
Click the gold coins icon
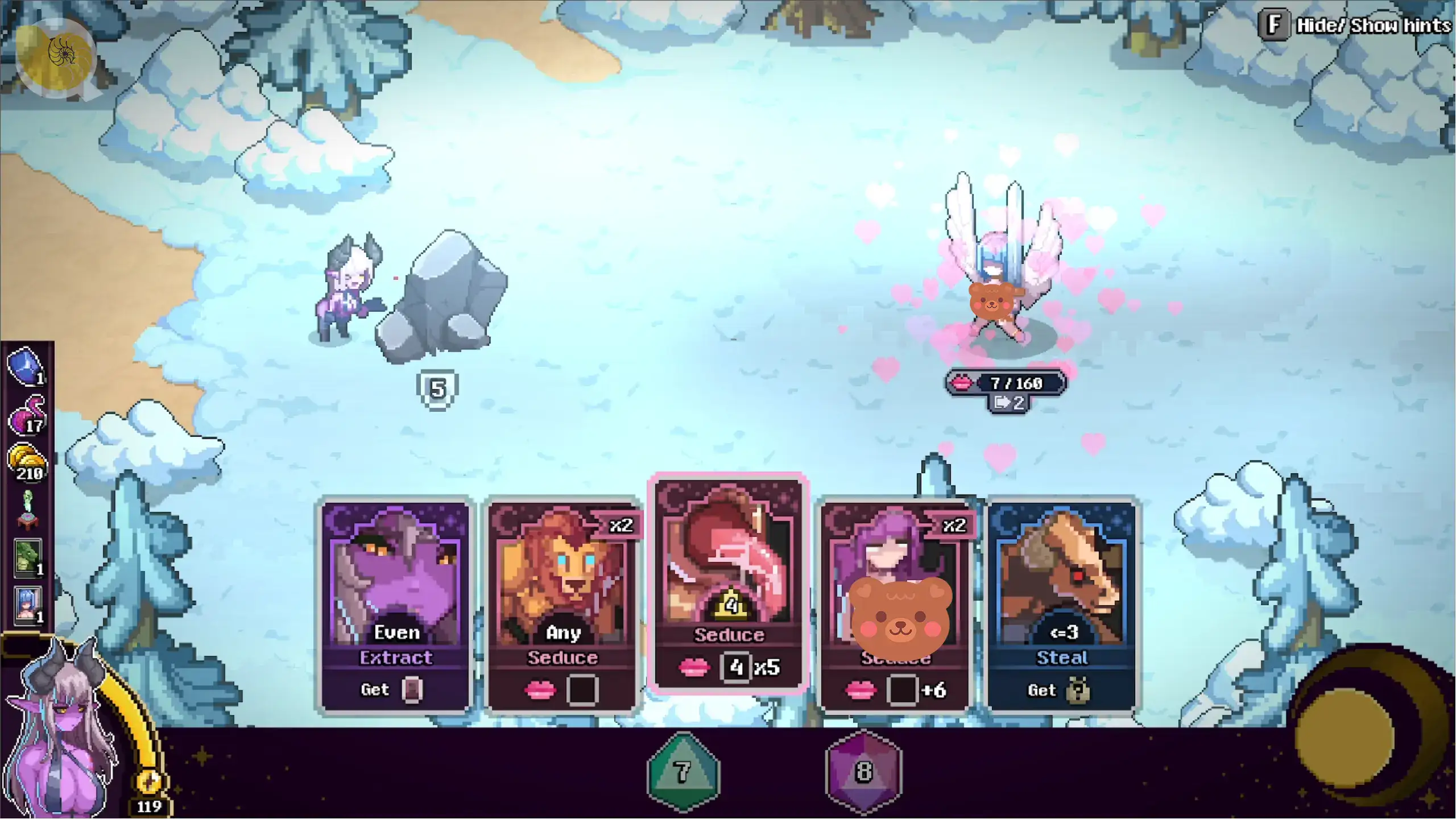point(27,462)
